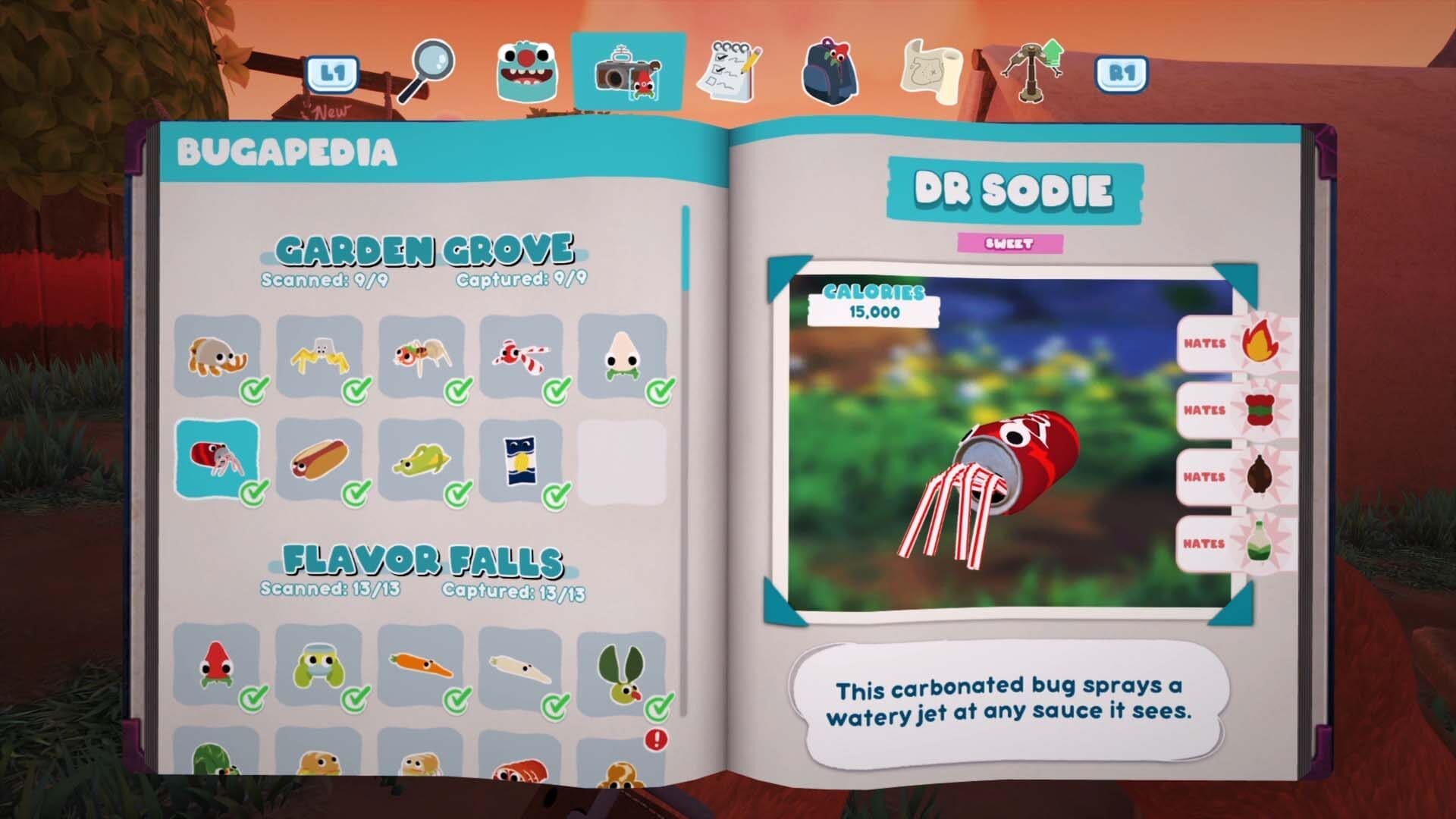Click the Bugapedia list scrollbar
Image resolution: width=1456 pixels, height=819 pixels.
pyautogui.click(x=686, y=250)
